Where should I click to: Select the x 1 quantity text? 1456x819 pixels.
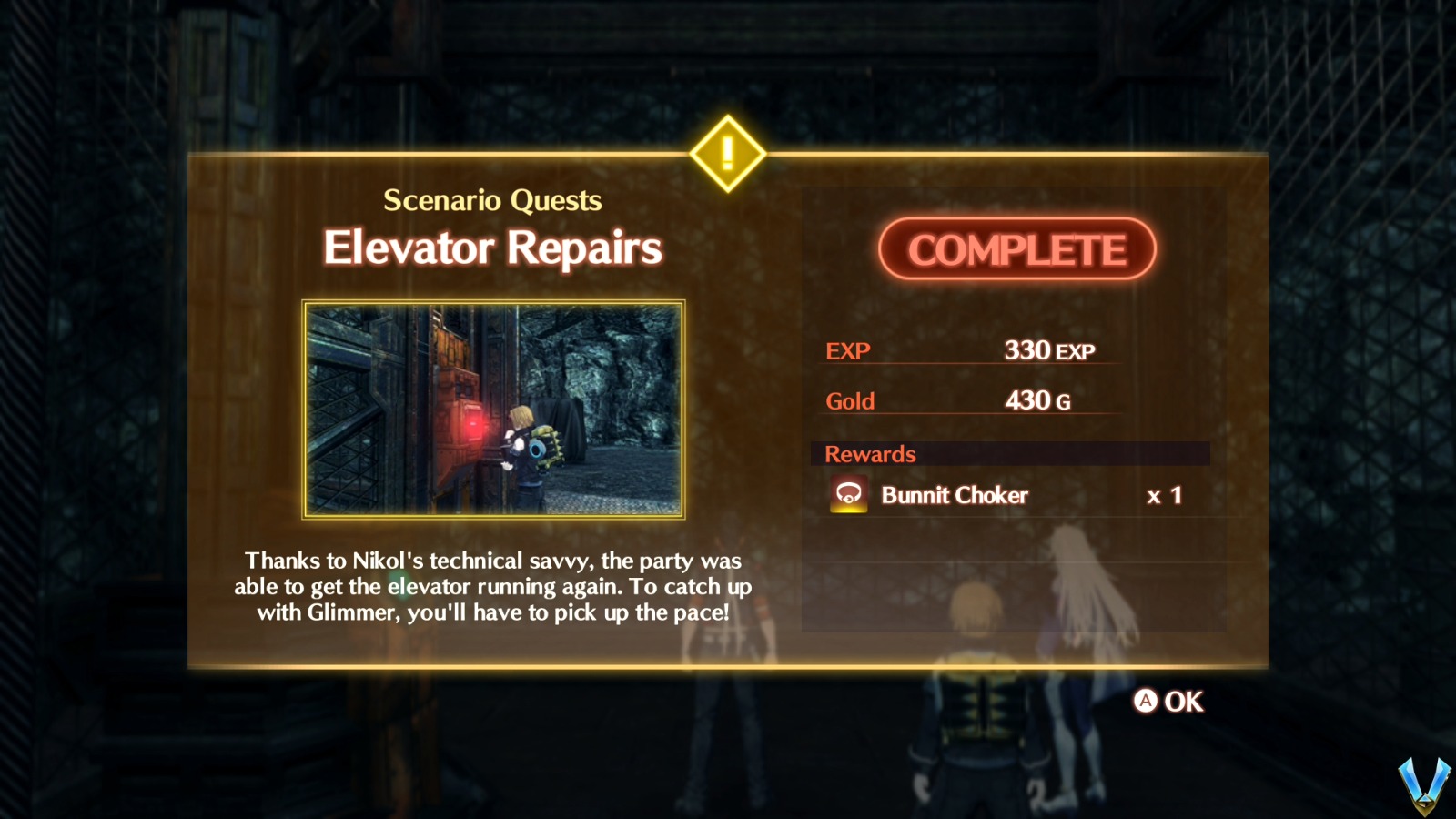[1163, 496]
